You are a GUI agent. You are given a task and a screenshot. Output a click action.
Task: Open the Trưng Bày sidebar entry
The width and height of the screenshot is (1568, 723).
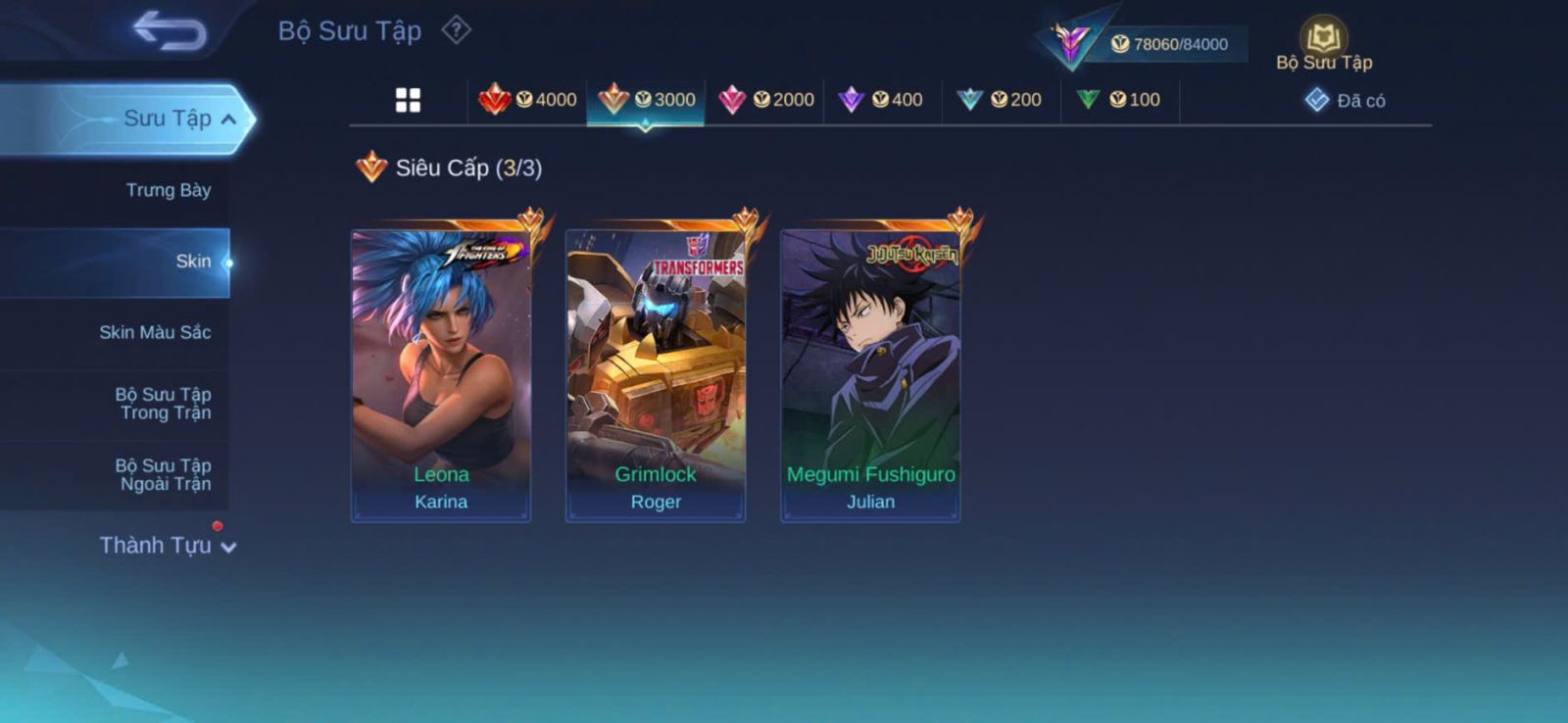click(x=168, y=190)
